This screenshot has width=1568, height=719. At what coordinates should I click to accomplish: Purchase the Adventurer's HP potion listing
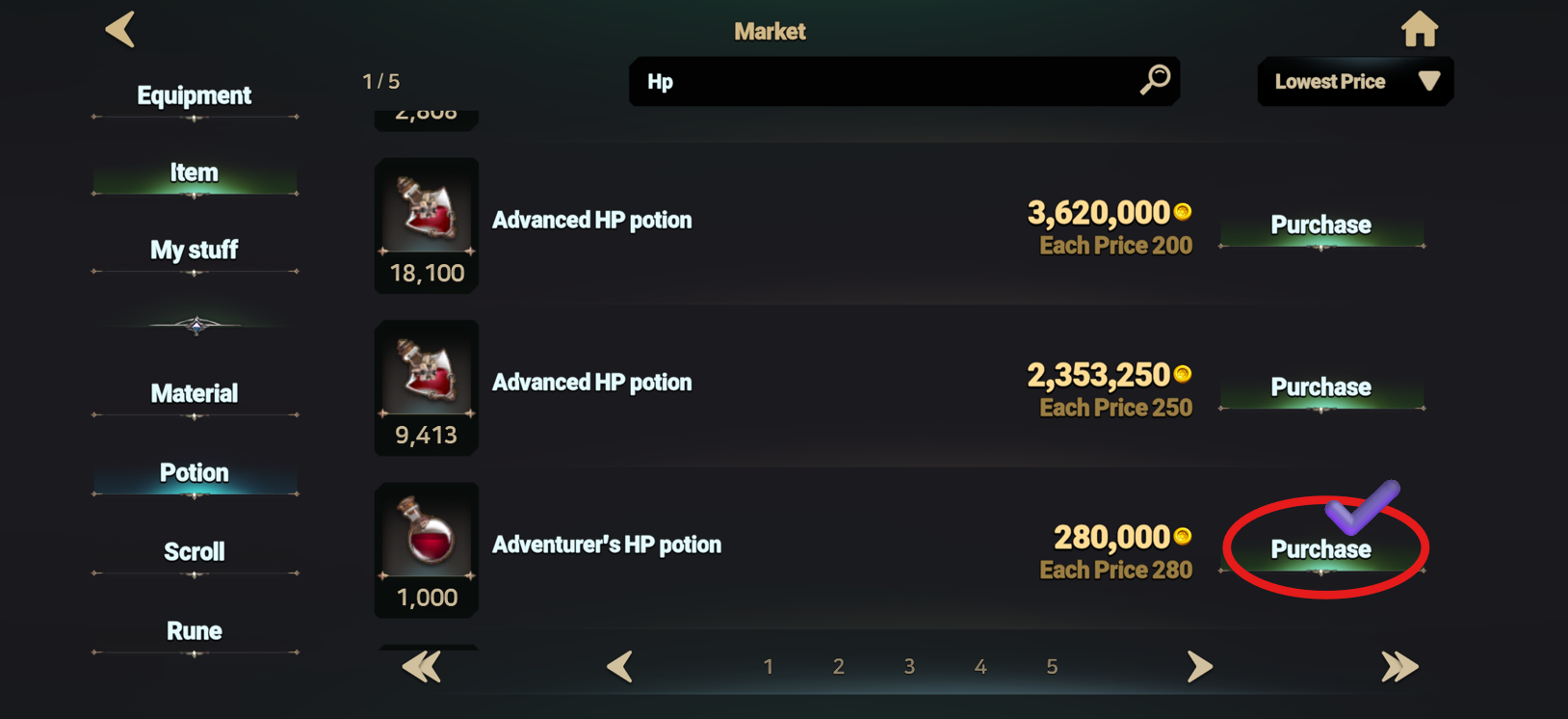click(x=1320, y=549)
